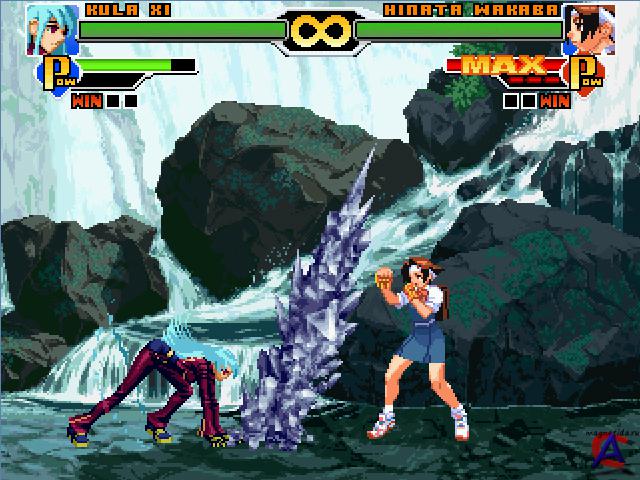Select Hinata's POW icon beside MAX

click(x=585, y=74)
